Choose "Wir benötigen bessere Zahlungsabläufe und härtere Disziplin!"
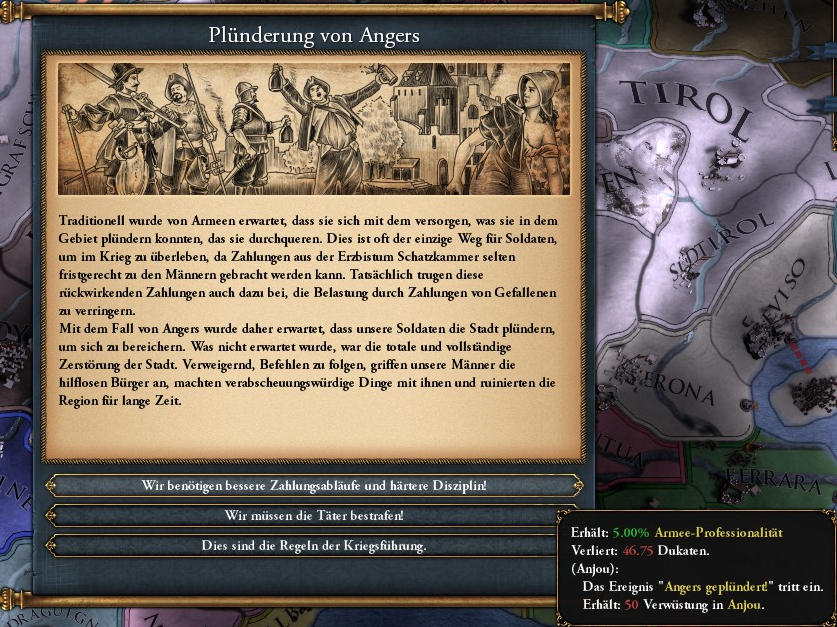 (x=314, y=485)
